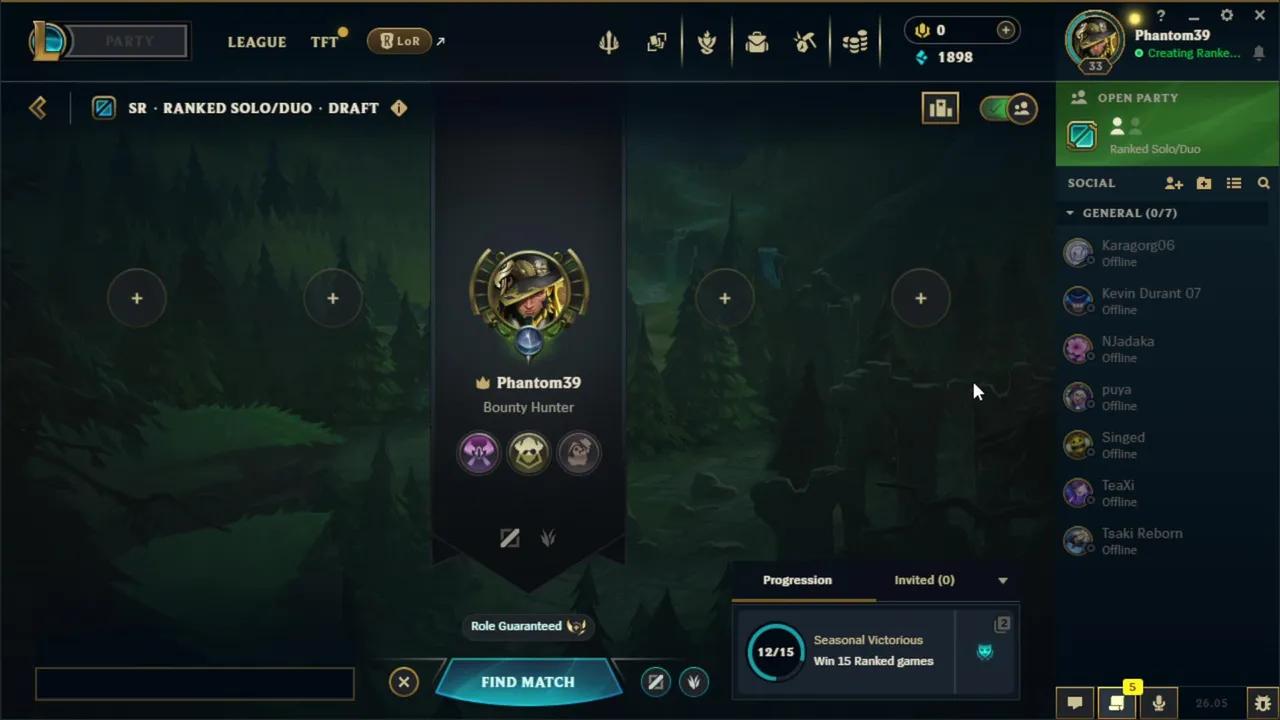
Task: Select the Progression tab
Action: (797, 580)
